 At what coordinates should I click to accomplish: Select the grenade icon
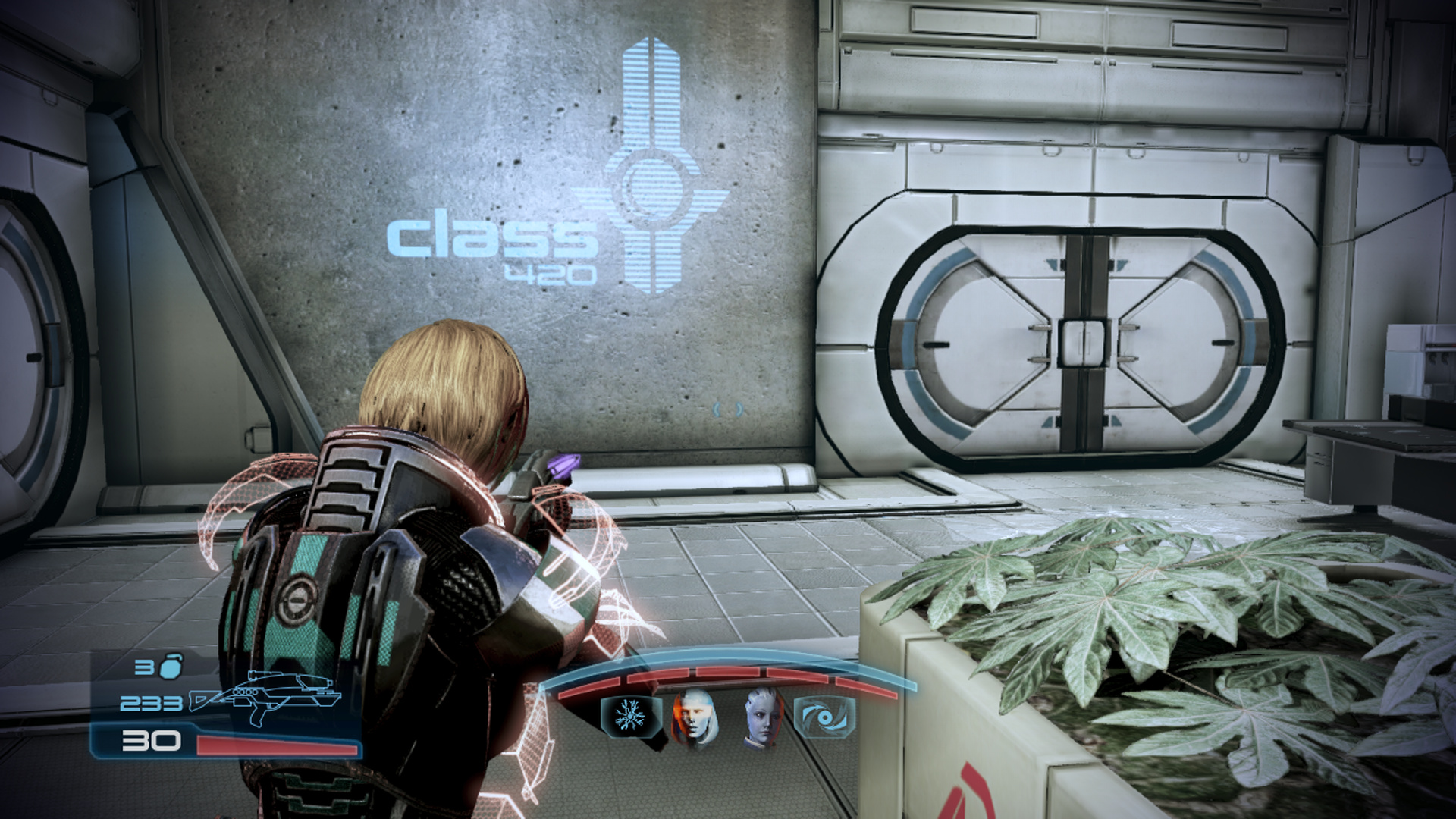pyautogui.click(x=171, y=666)
